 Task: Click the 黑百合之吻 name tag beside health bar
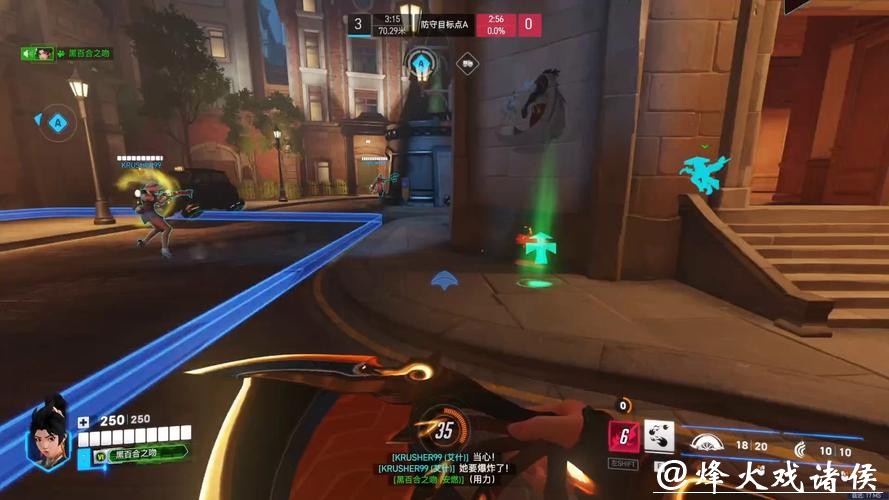pos(141,455)
